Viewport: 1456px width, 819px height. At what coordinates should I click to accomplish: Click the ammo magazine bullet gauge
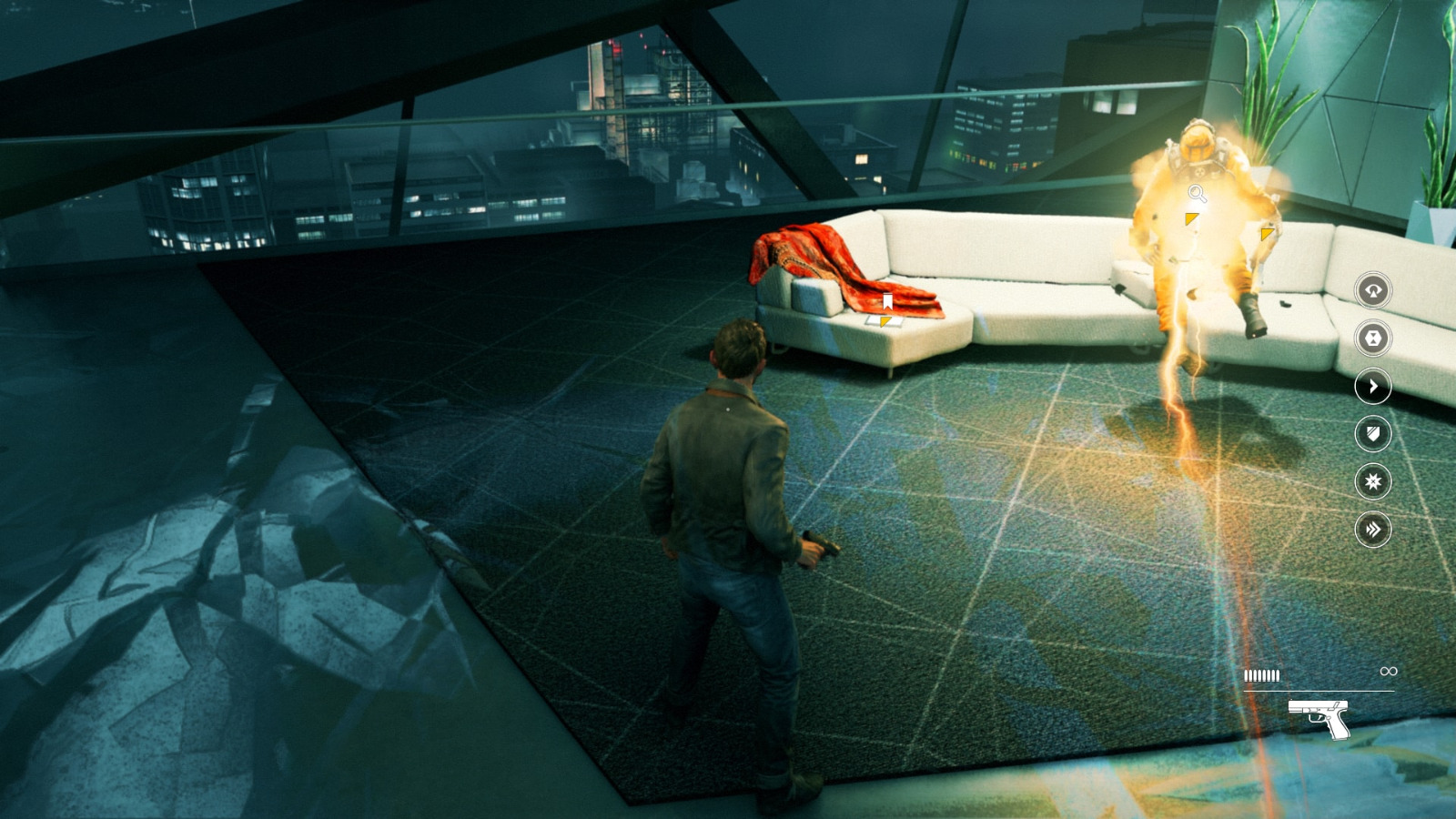(x=1261, y=675)
